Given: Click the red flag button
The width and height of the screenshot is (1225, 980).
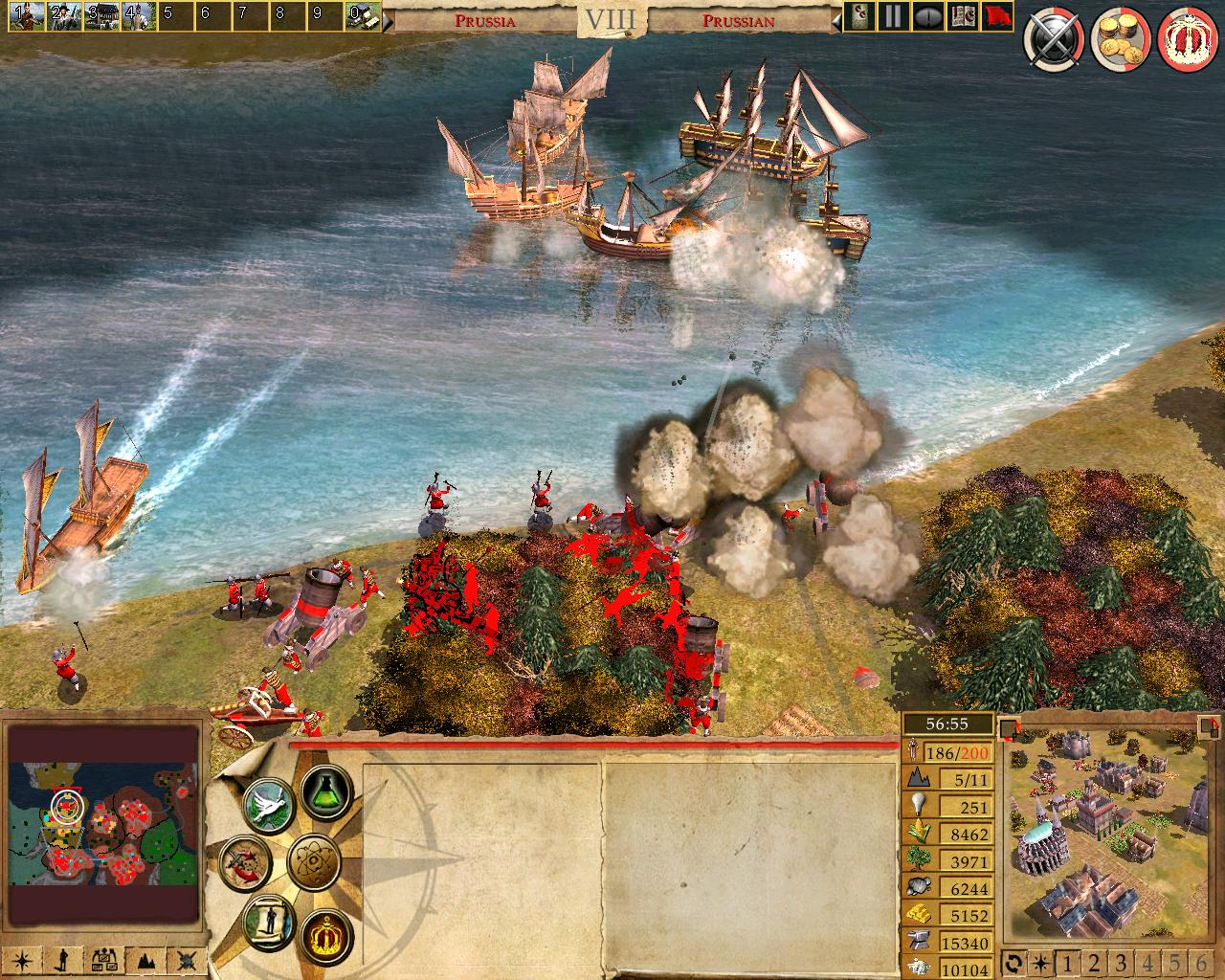Looking at the screenshot, I should point(996,16).
